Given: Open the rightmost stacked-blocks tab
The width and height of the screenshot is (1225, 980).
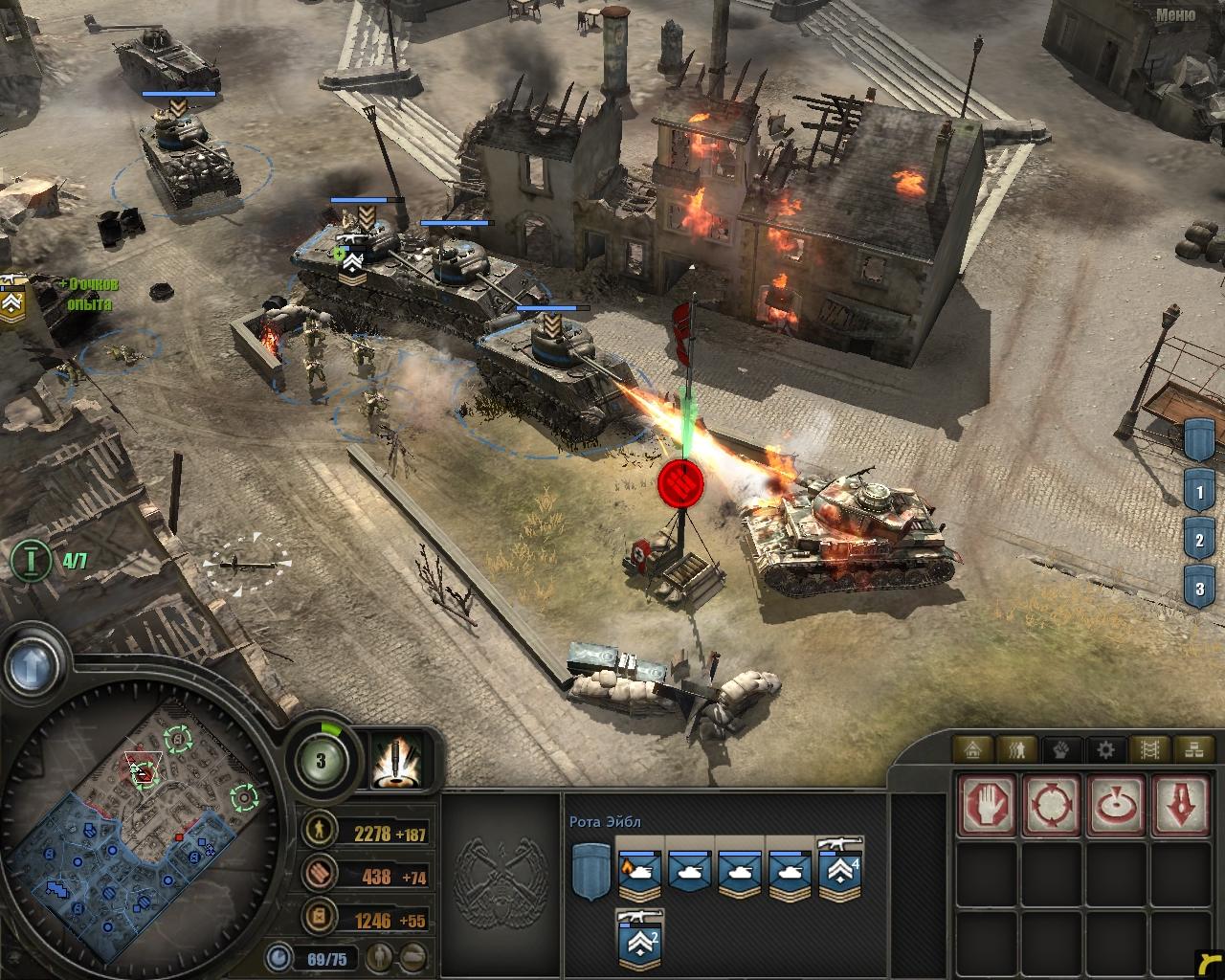Looking at the screenshot, I should point(1190,748).
